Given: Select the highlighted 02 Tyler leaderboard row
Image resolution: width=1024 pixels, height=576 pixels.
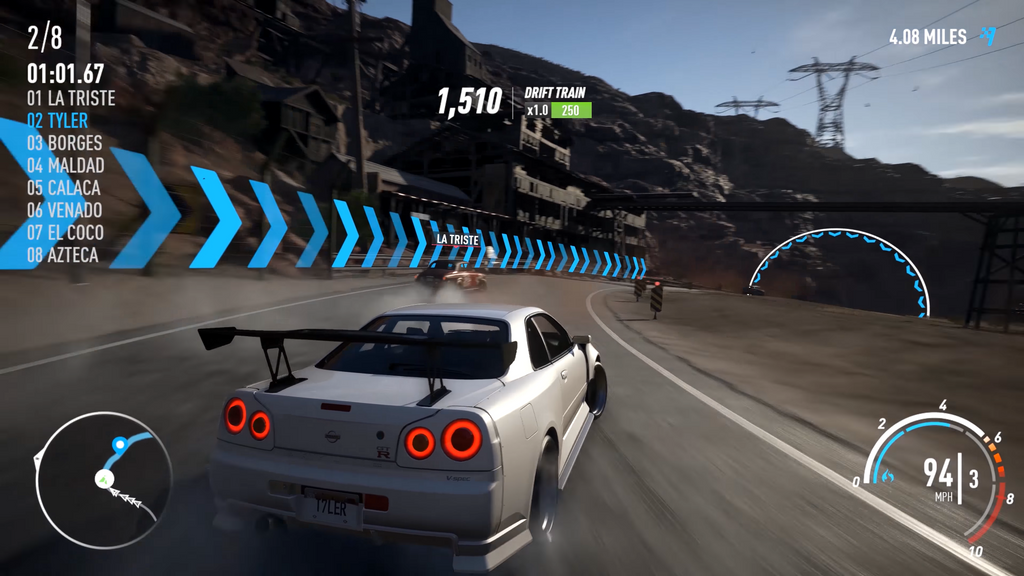Looking at the screenshot, I should click(x=58, y=121).
